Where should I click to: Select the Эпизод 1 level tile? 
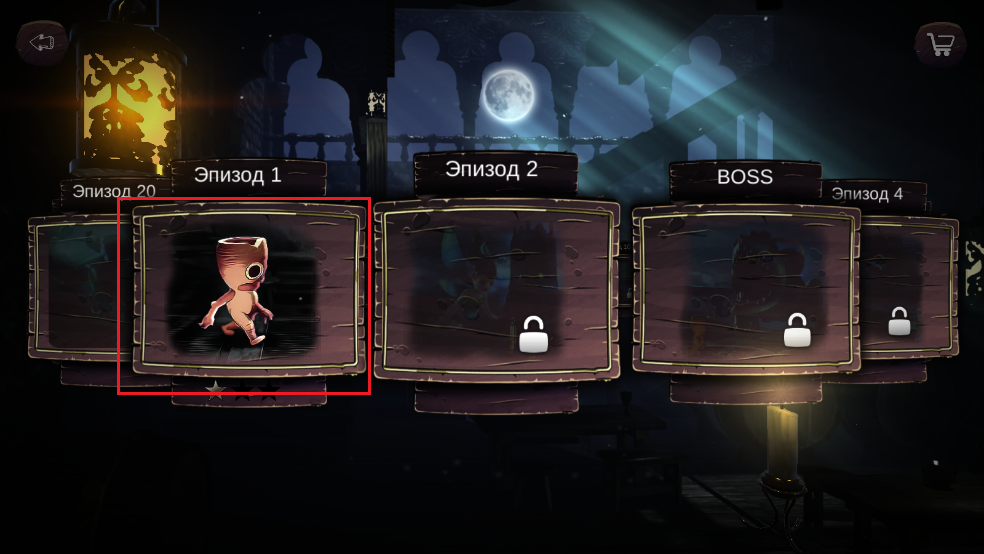click(x=248, y=289)
